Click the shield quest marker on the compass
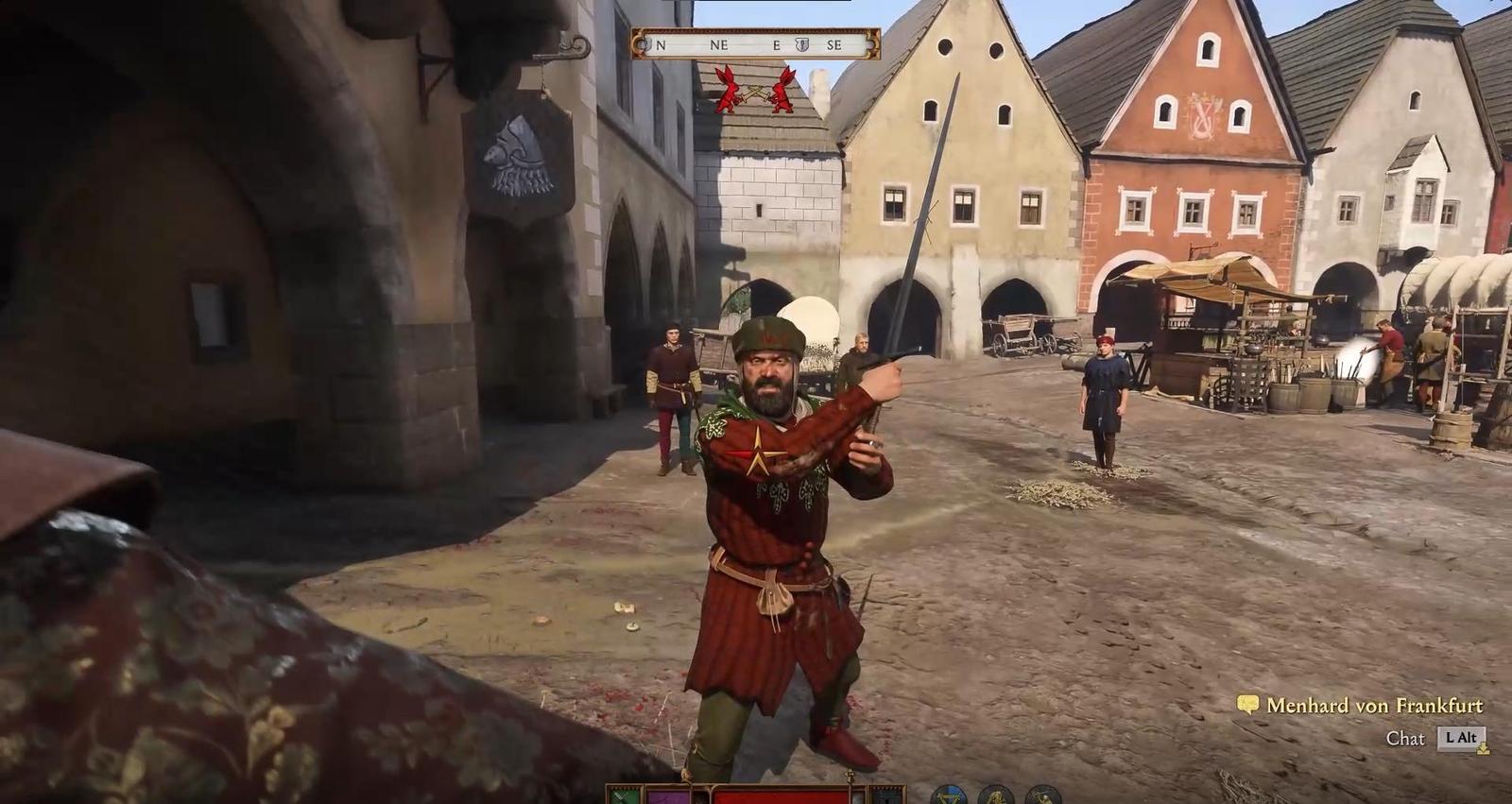The width and height of the screenshot is (1512, 804). point(801,44)
